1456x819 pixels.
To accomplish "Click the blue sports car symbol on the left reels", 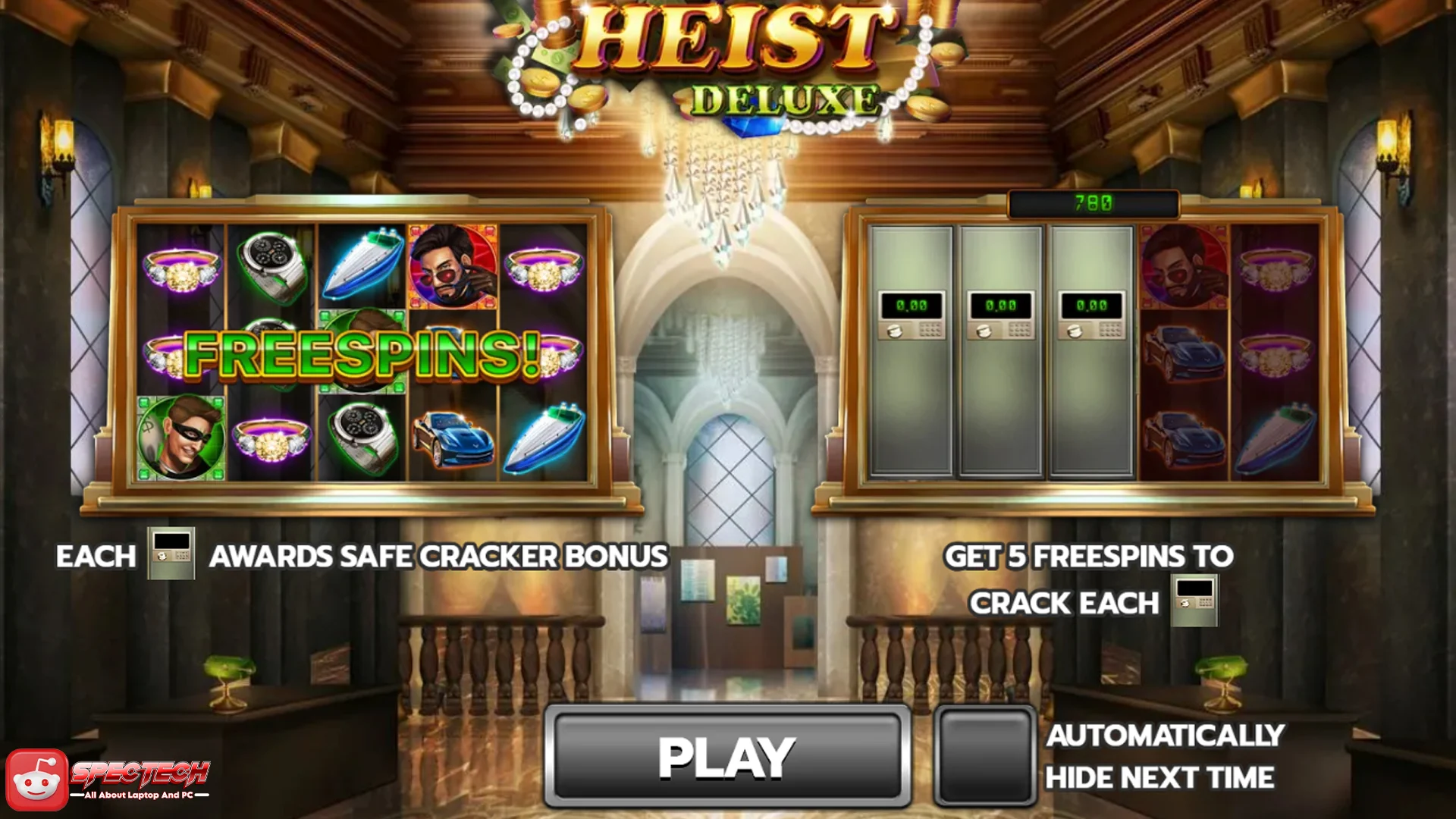I will point(452,440).
